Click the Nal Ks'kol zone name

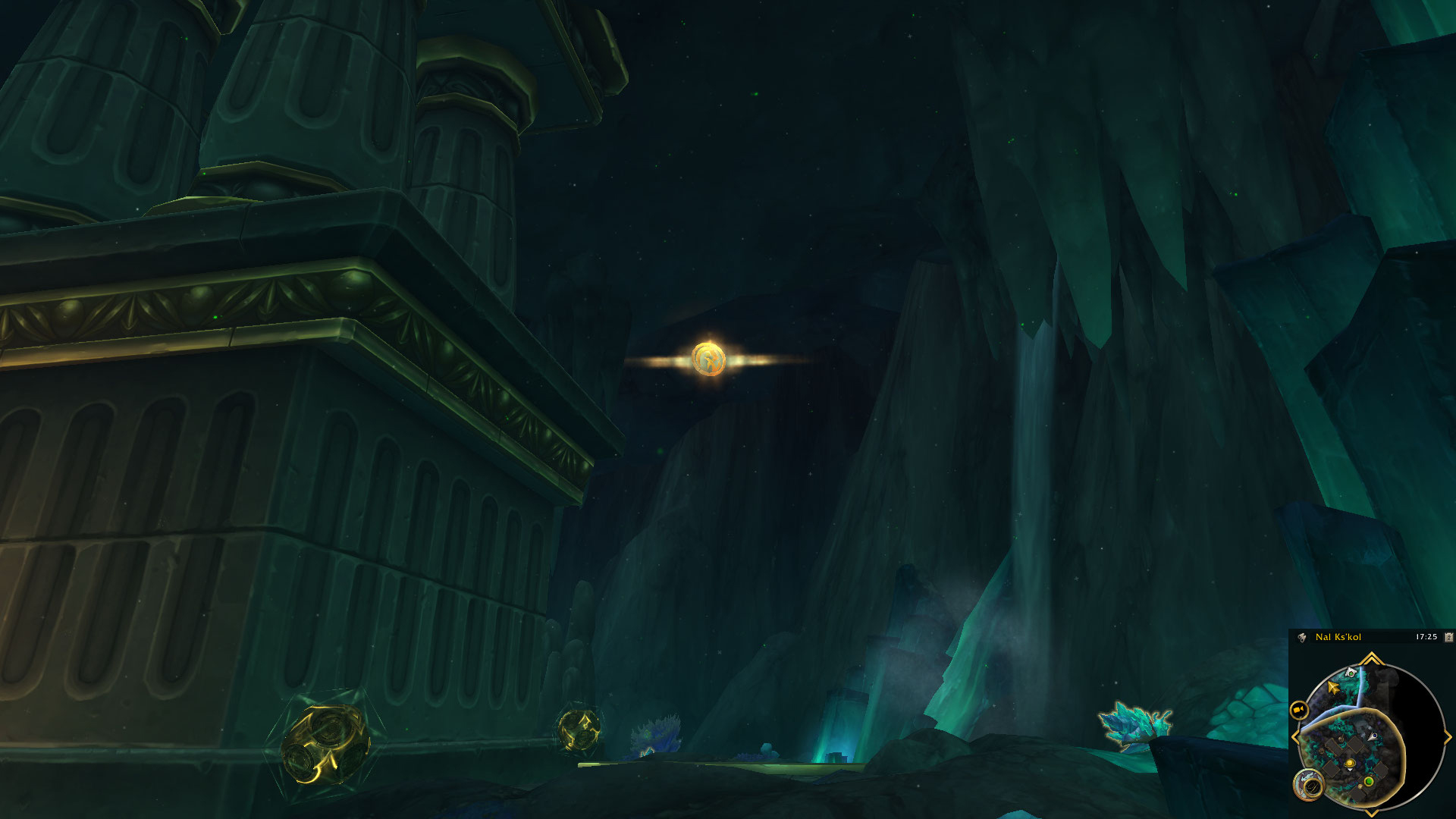click(x=1338, y=637)
